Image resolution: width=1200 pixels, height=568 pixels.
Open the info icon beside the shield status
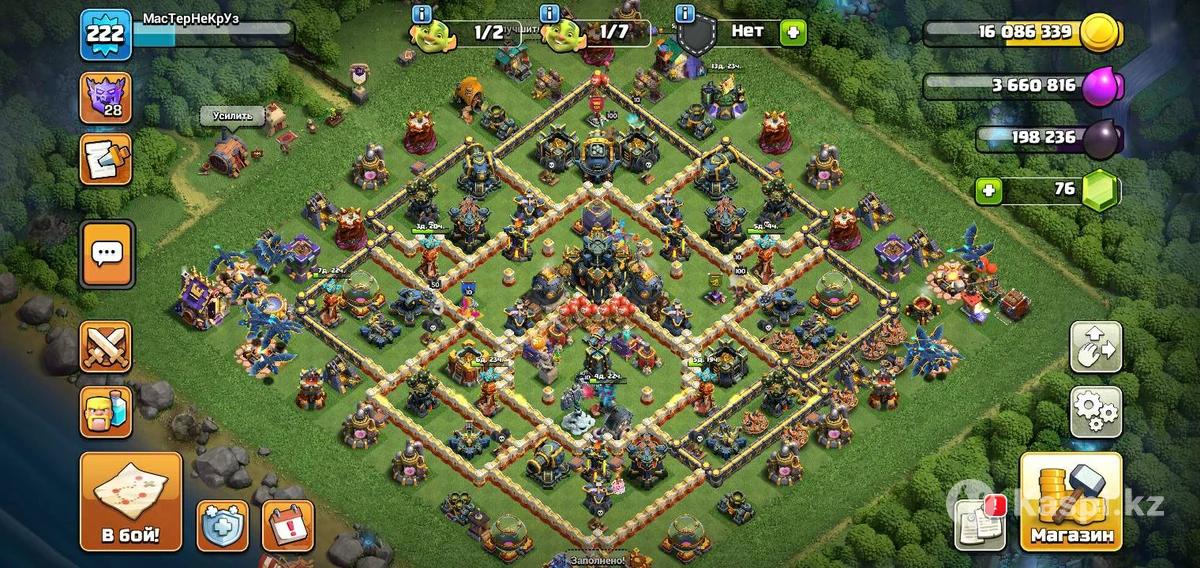click(x=686, y=13)
